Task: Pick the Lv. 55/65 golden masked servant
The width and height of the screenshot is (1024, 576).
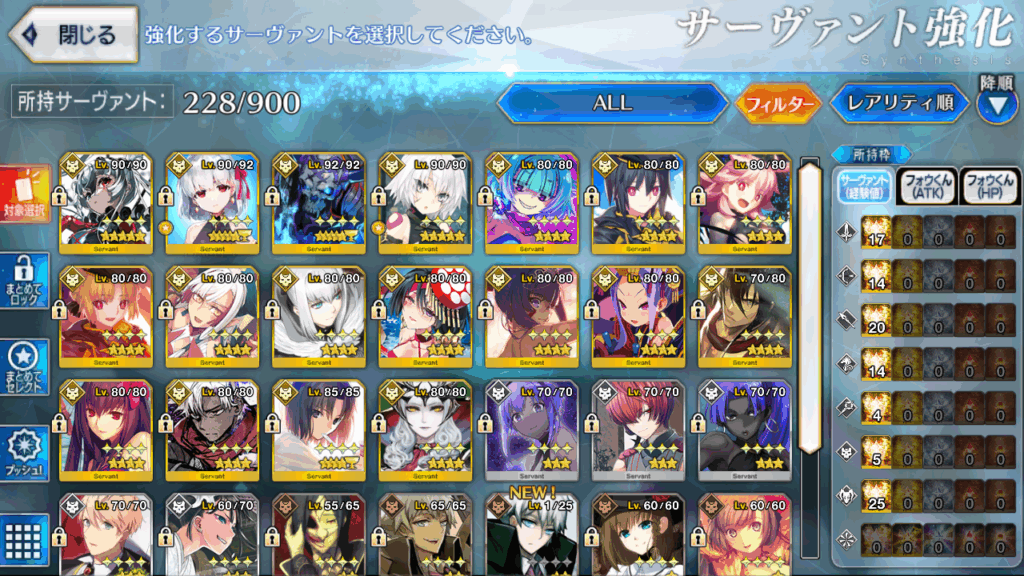Action: click(x=318, y=535)
